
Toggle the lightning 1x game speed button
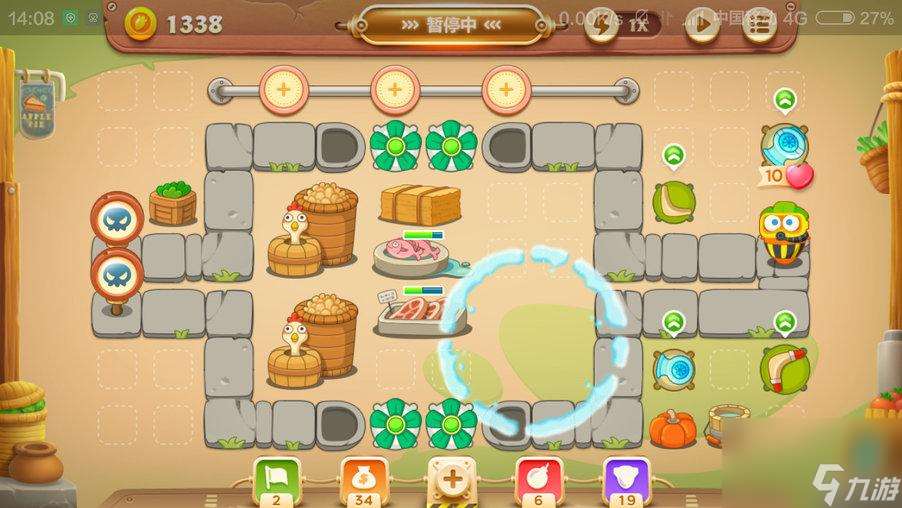coord(620,26)
